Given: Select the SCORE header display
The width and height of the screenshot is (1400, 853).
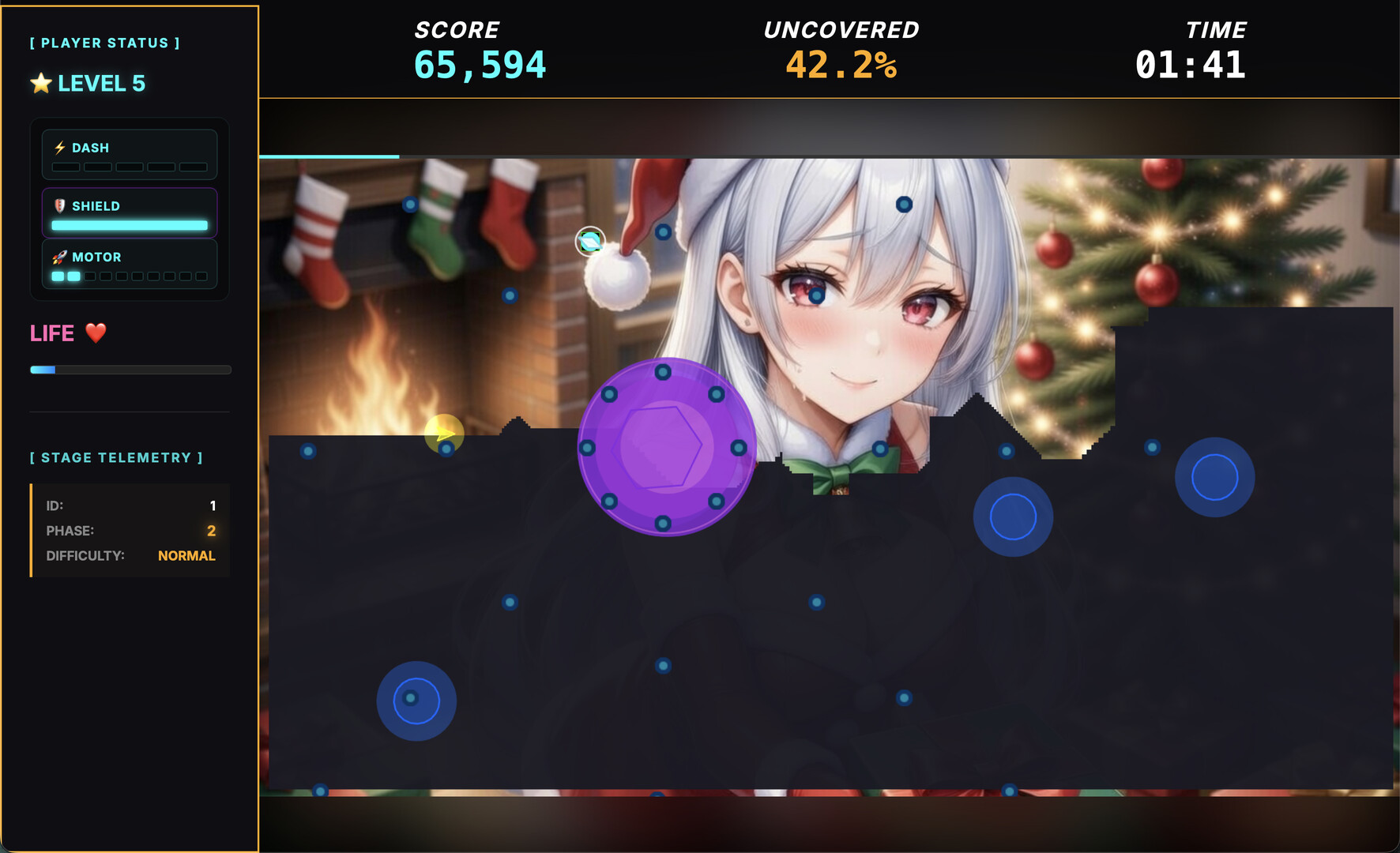Looking at the screenshot, I should pos(480,47).
